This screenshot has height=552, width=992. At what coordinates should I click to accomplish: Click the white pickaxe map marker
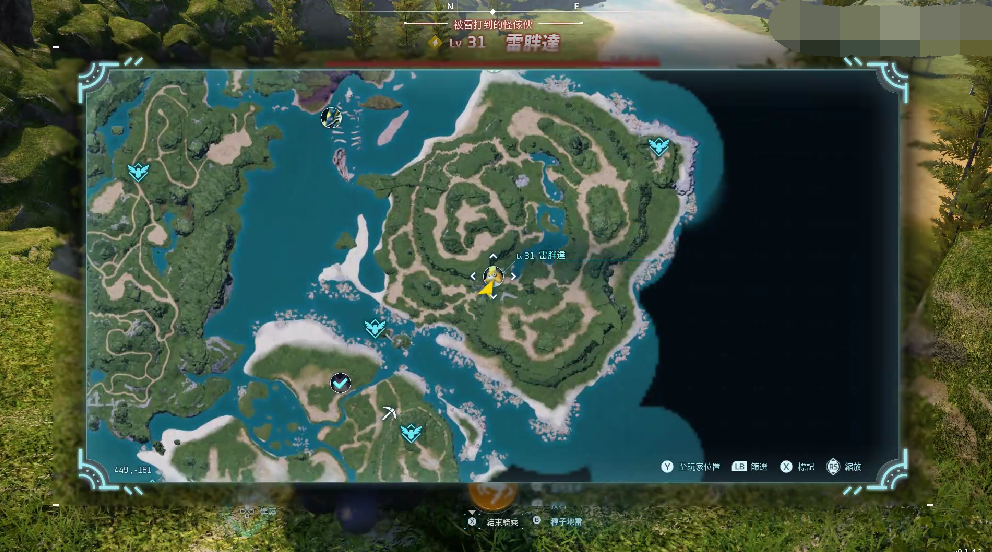coord(387,411)
